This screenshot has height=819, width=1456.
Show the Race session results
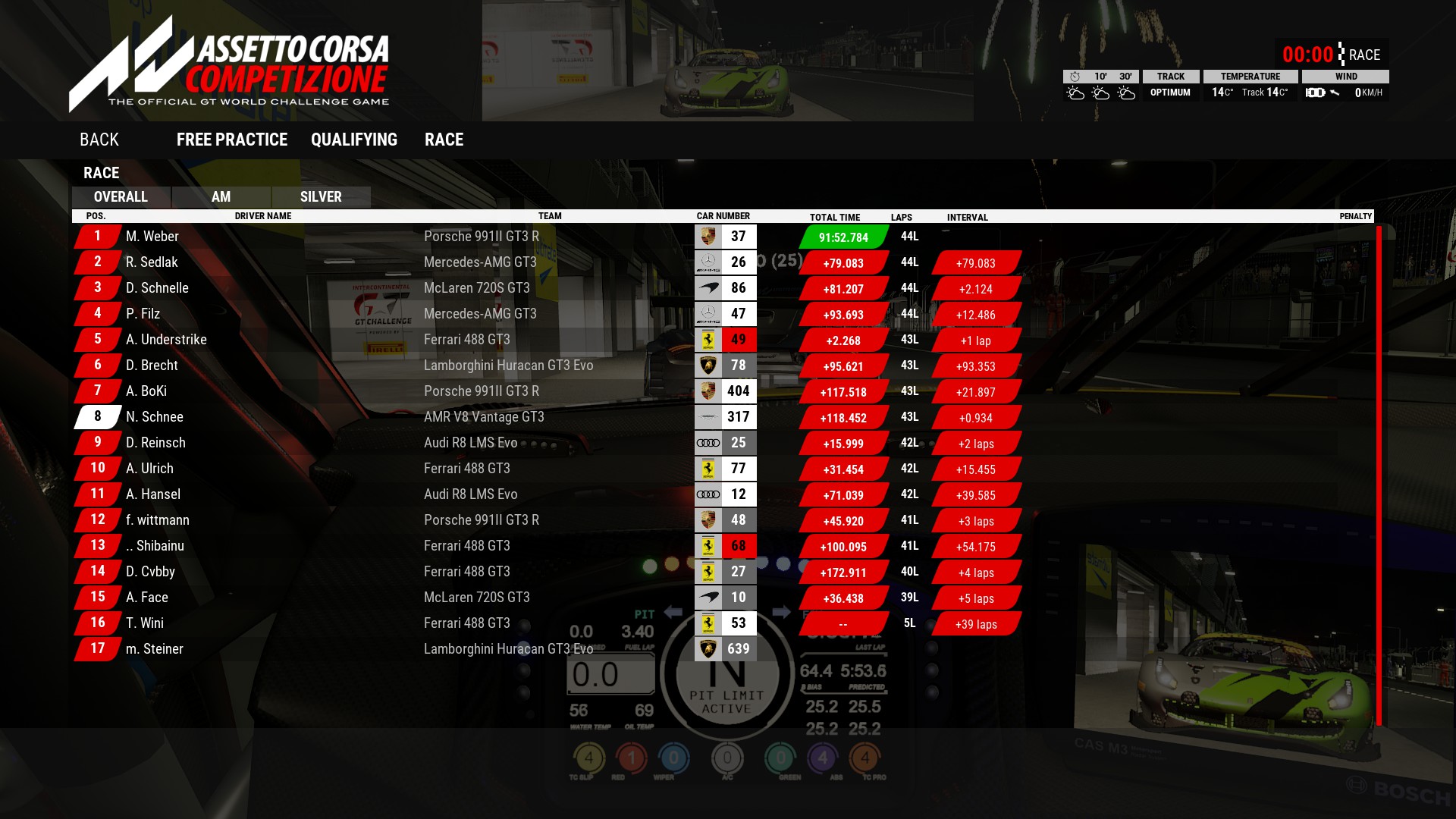[444, 140]
